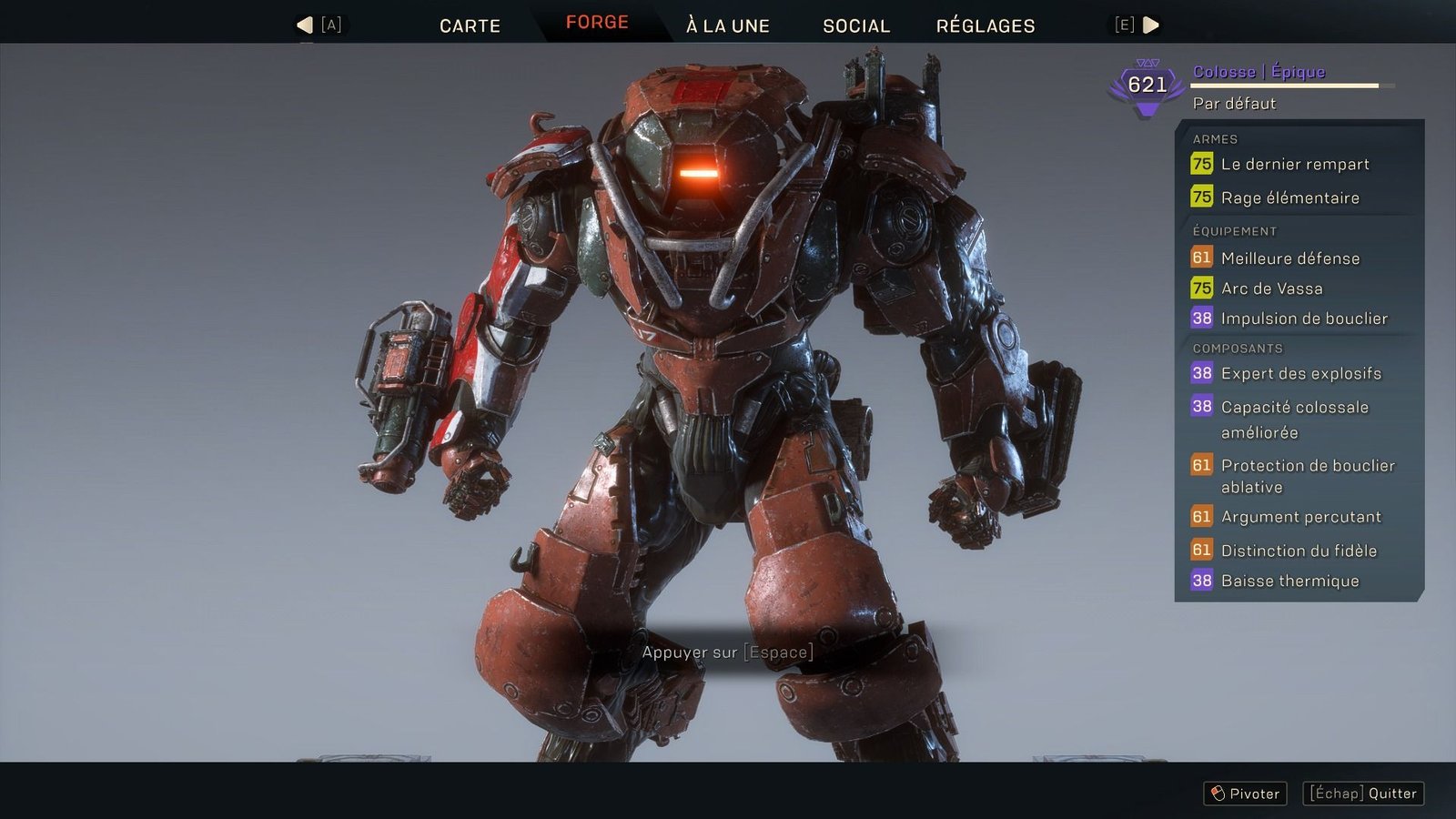Click the left arrow to previous tab
Image resolution: width=1456 pixels, height=819 pixels.
tap(306, 25)
